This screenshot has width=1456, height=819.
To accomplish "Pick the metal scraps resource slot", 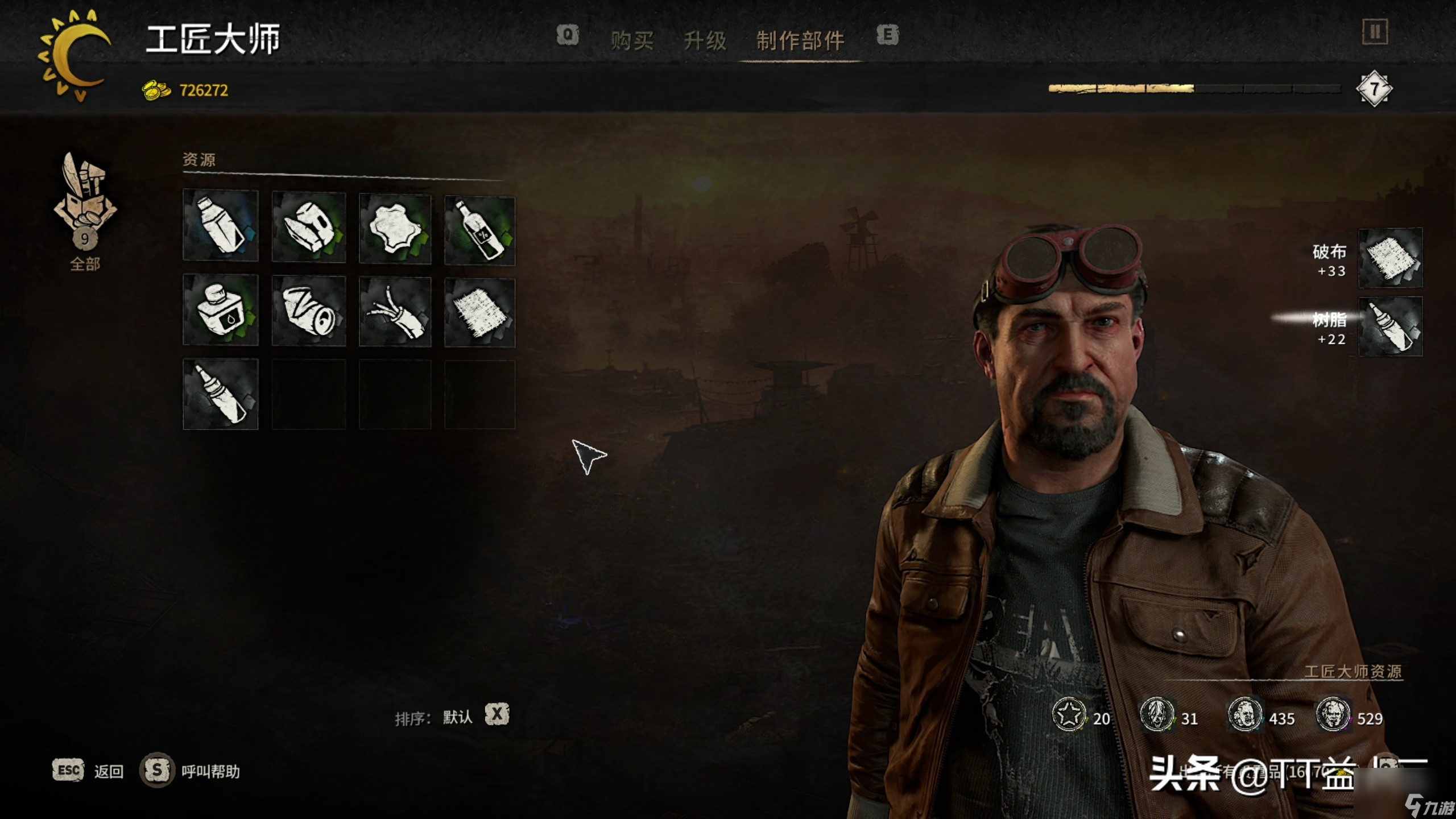I will [x=309, y=227].
